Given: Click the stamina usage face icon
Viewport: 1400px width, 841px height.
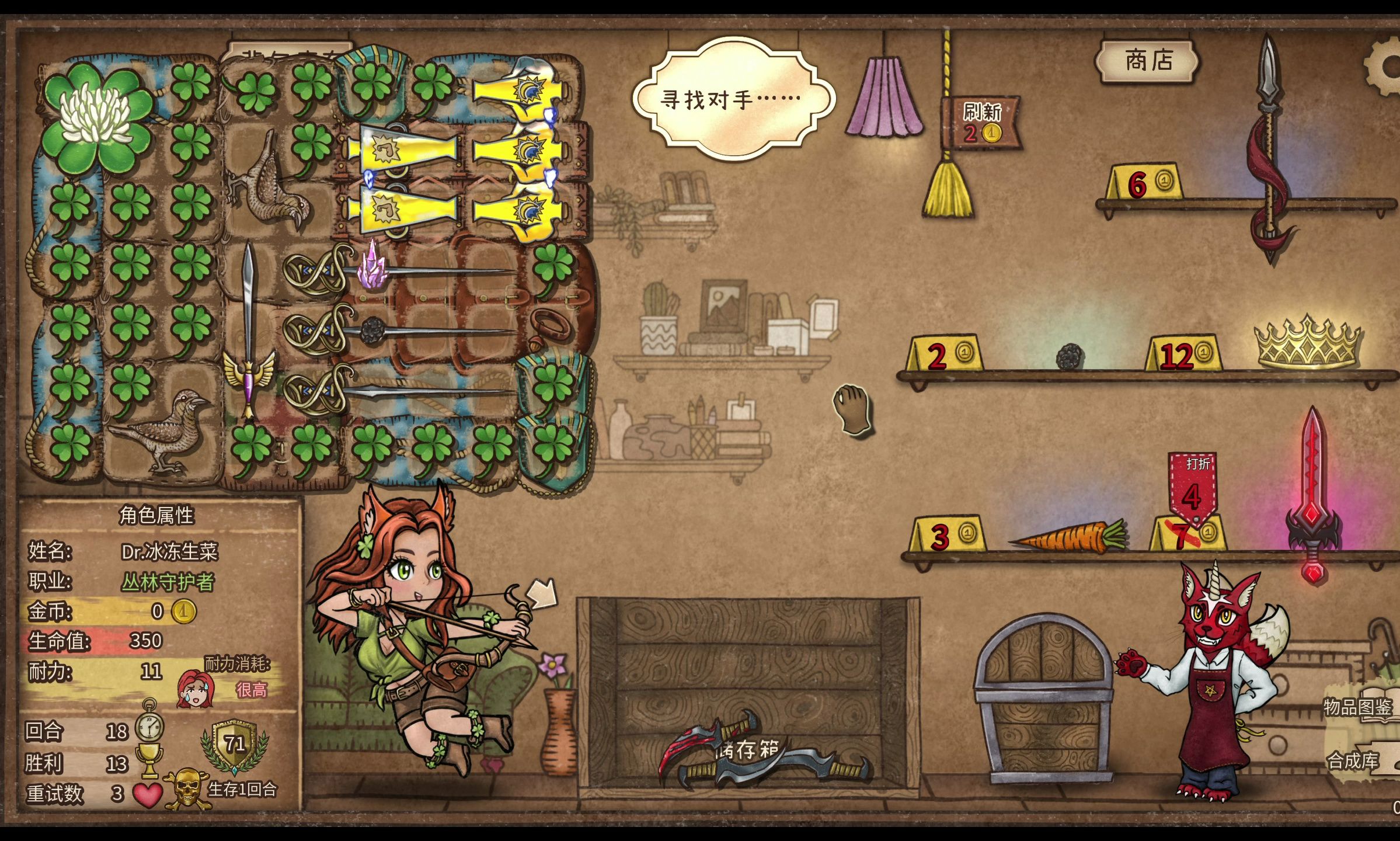Looking at the screenshot, I should (196, 689).
